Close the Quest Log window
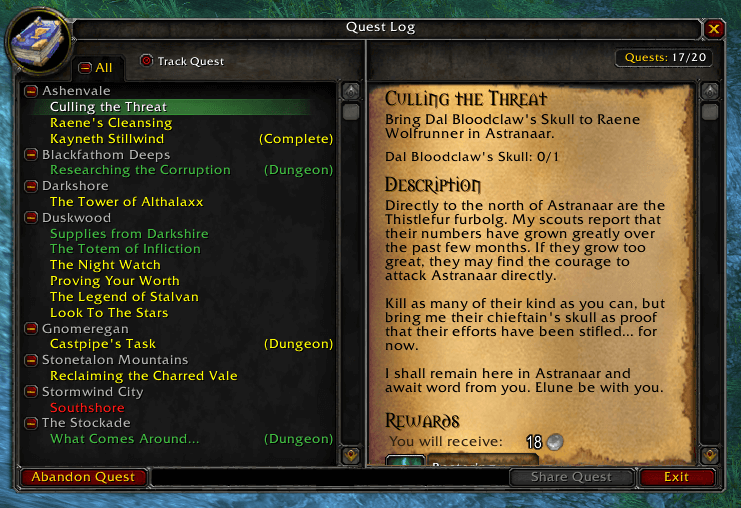This screenshot has width=741, height=508. (714, 29)
